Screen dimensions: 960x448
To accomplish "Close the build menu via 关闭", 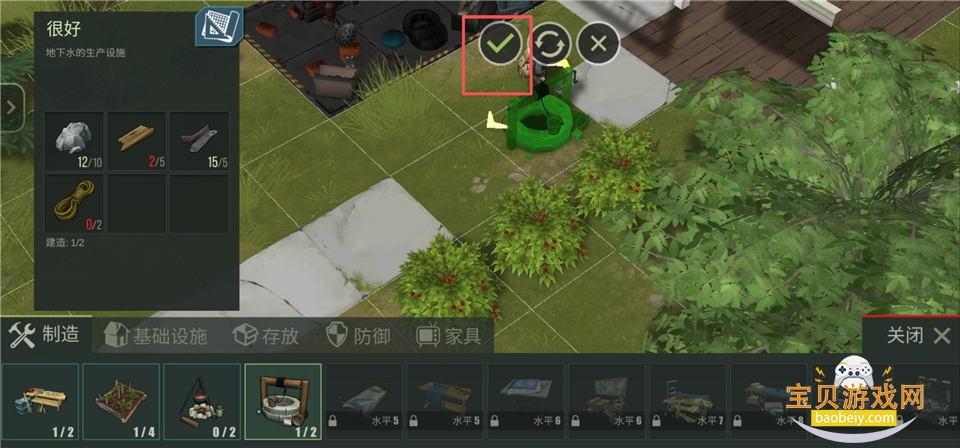I will click(x=917, y=335).
